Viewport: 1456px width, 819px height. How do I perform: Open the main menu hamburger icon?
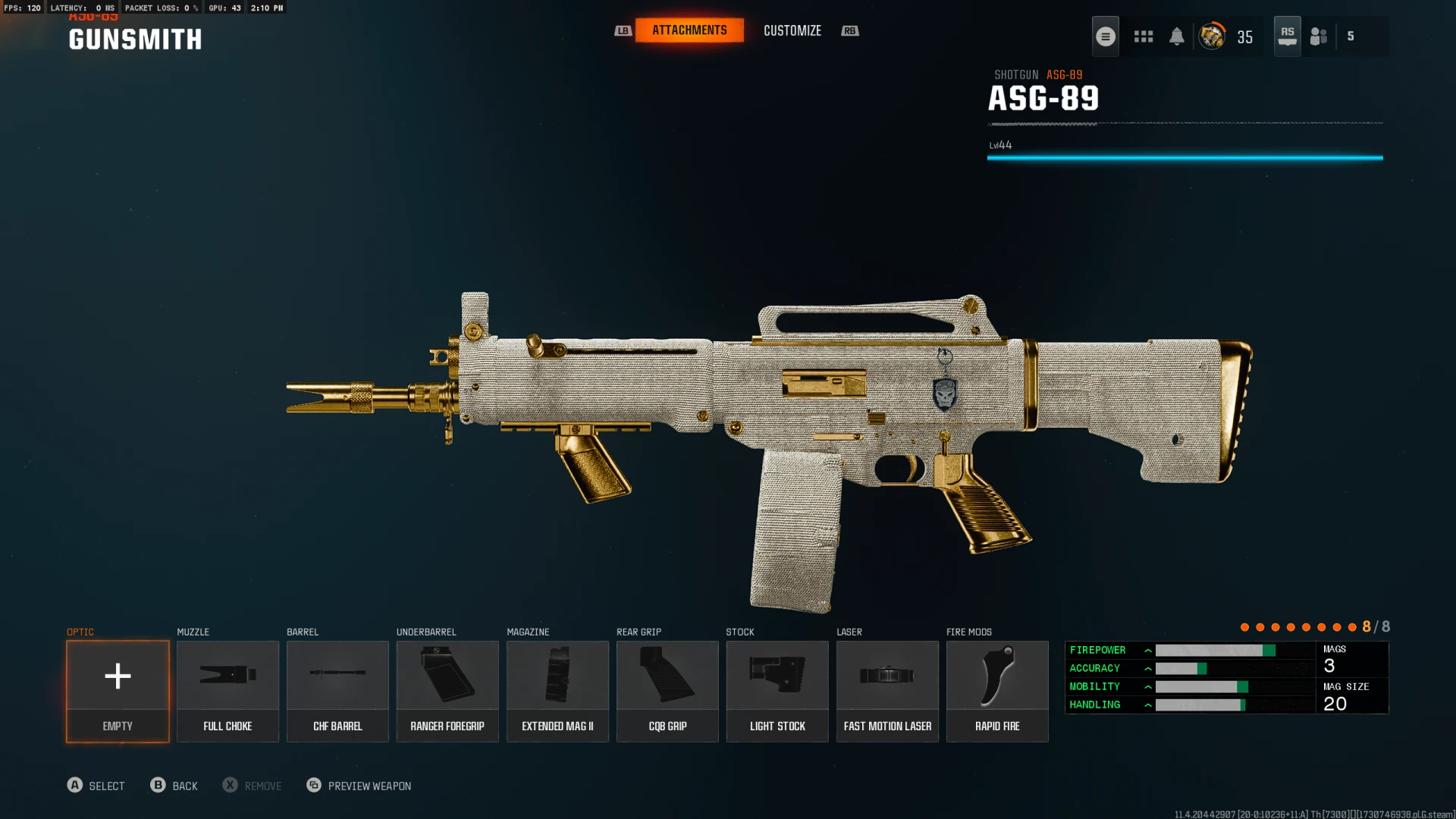pos(1105,36)
